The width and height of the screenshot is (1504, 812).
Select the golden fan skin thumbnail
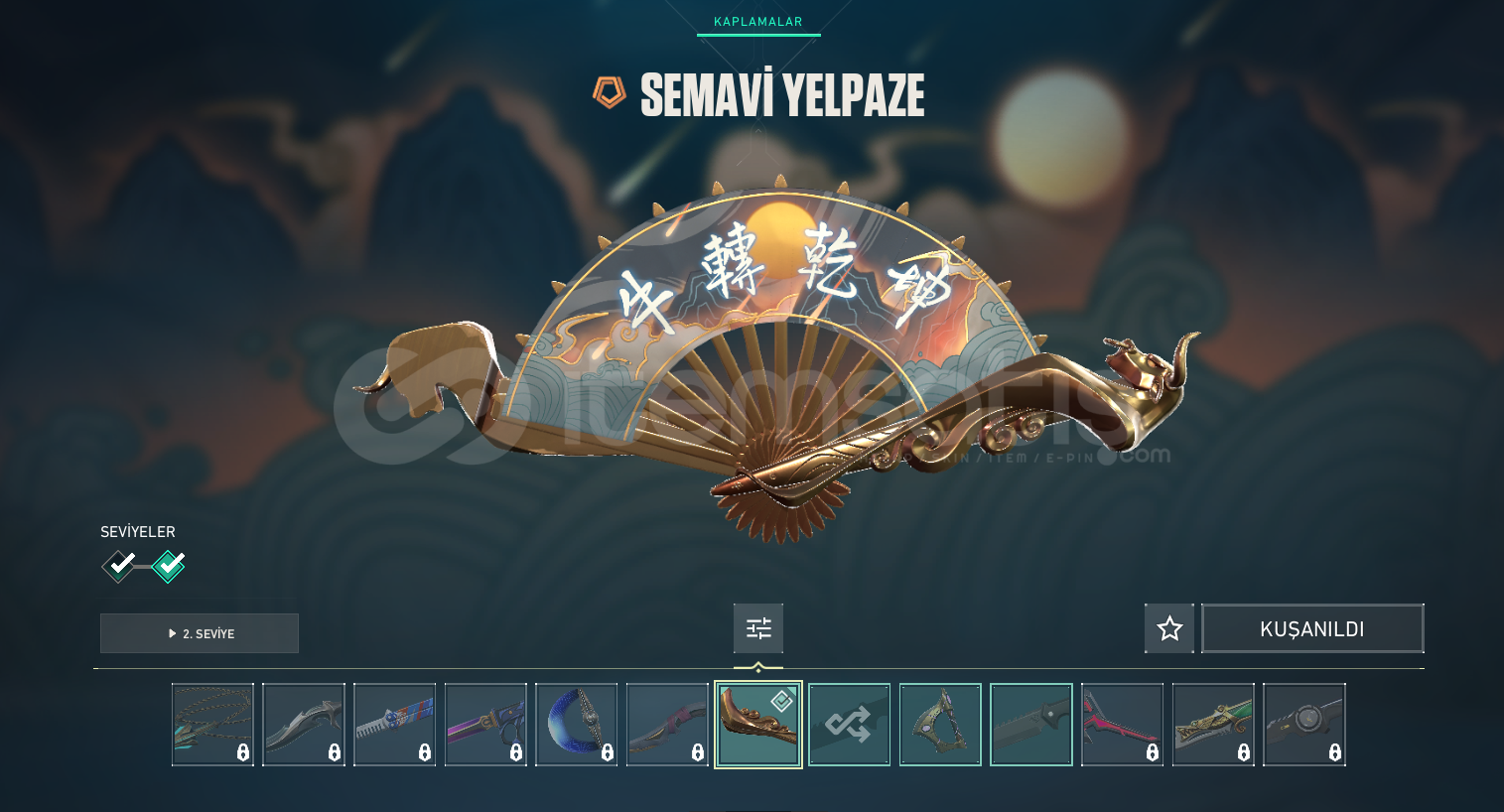[758, 725]
